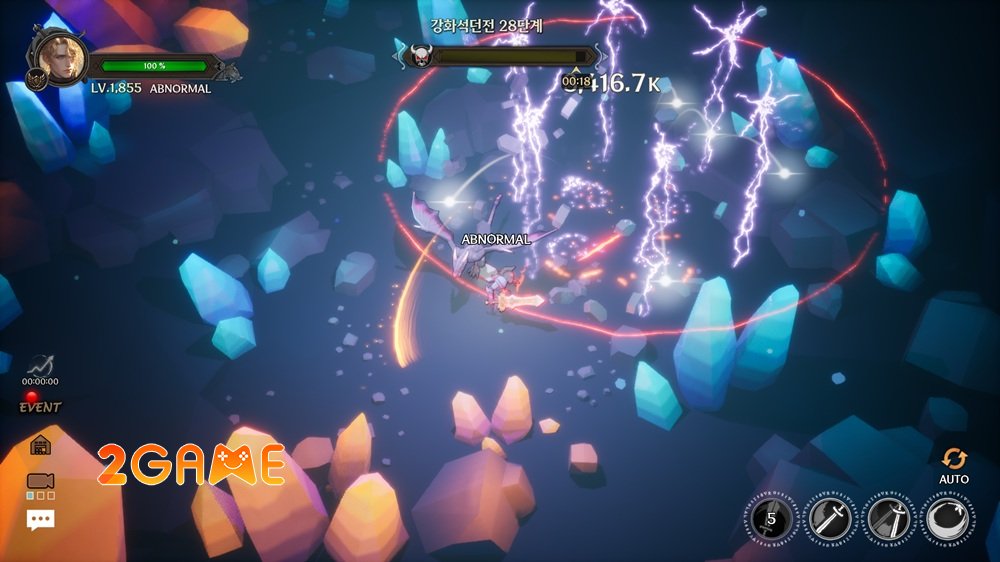
Task: Click the winged rank emblem badge
Action: coord(35,80)
